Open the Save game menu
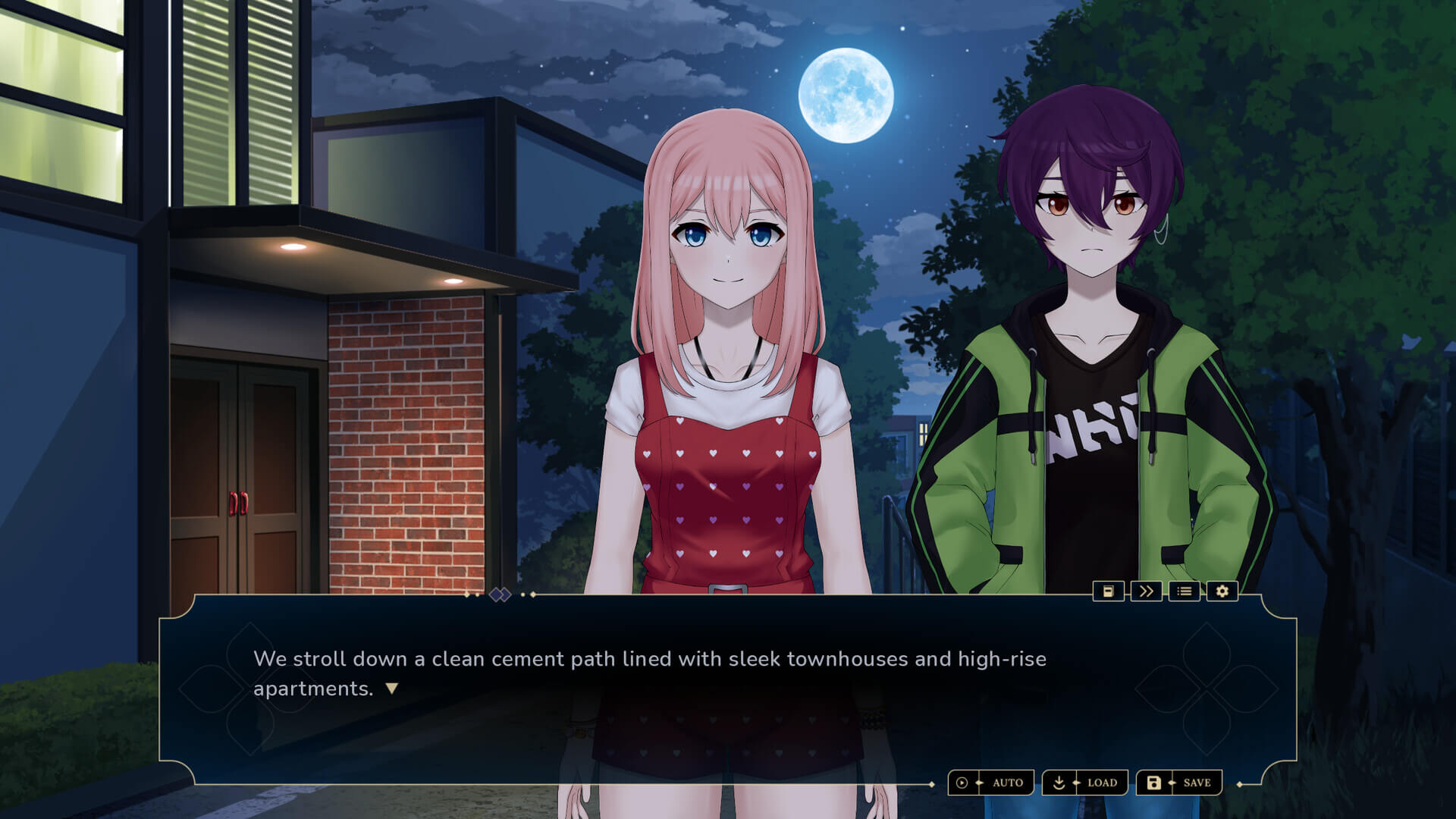This screenshot has height=819, width=1456. click(x=1179, y=783)
